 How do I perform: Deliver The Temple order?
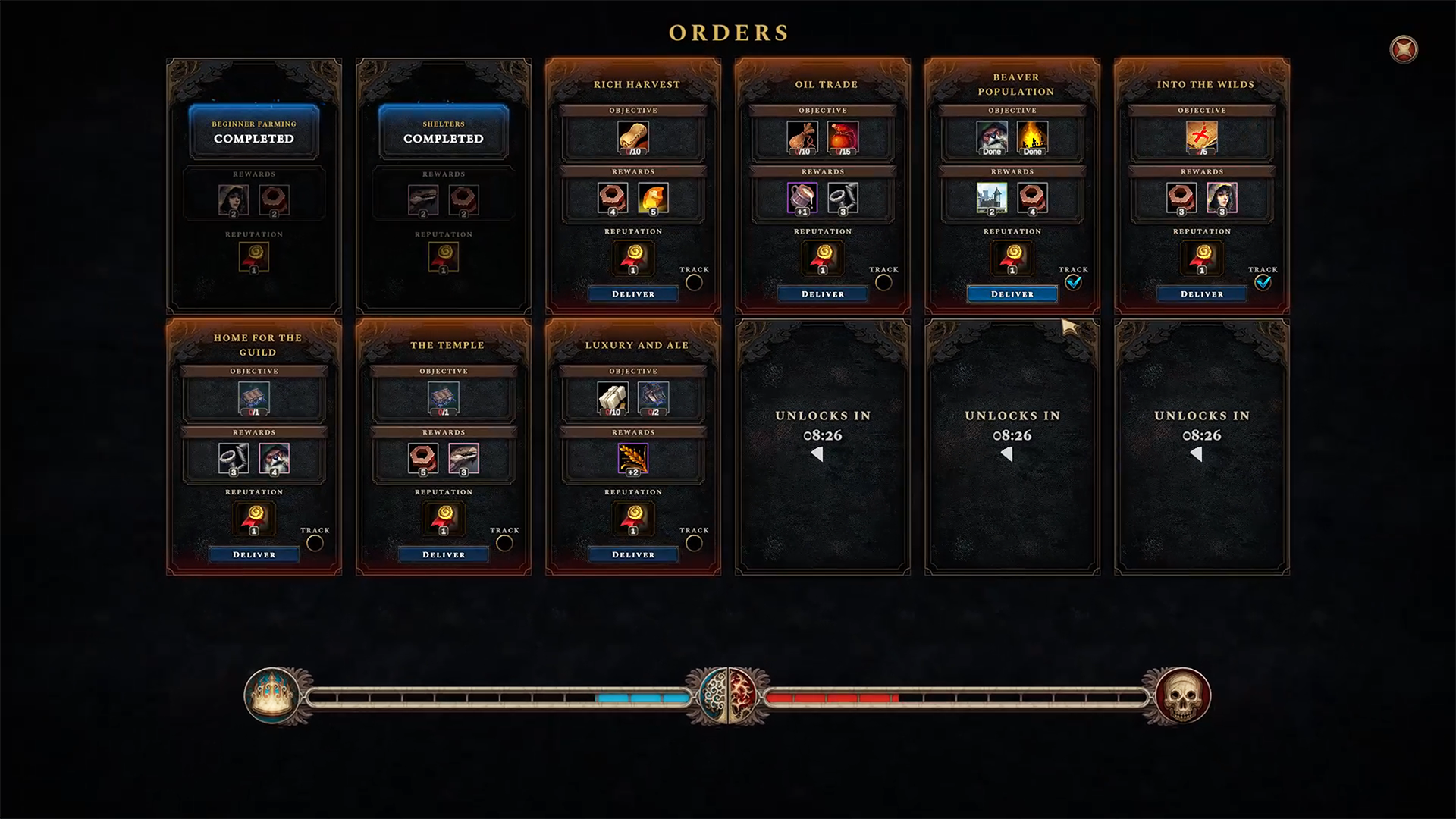(x=444, y=555)
